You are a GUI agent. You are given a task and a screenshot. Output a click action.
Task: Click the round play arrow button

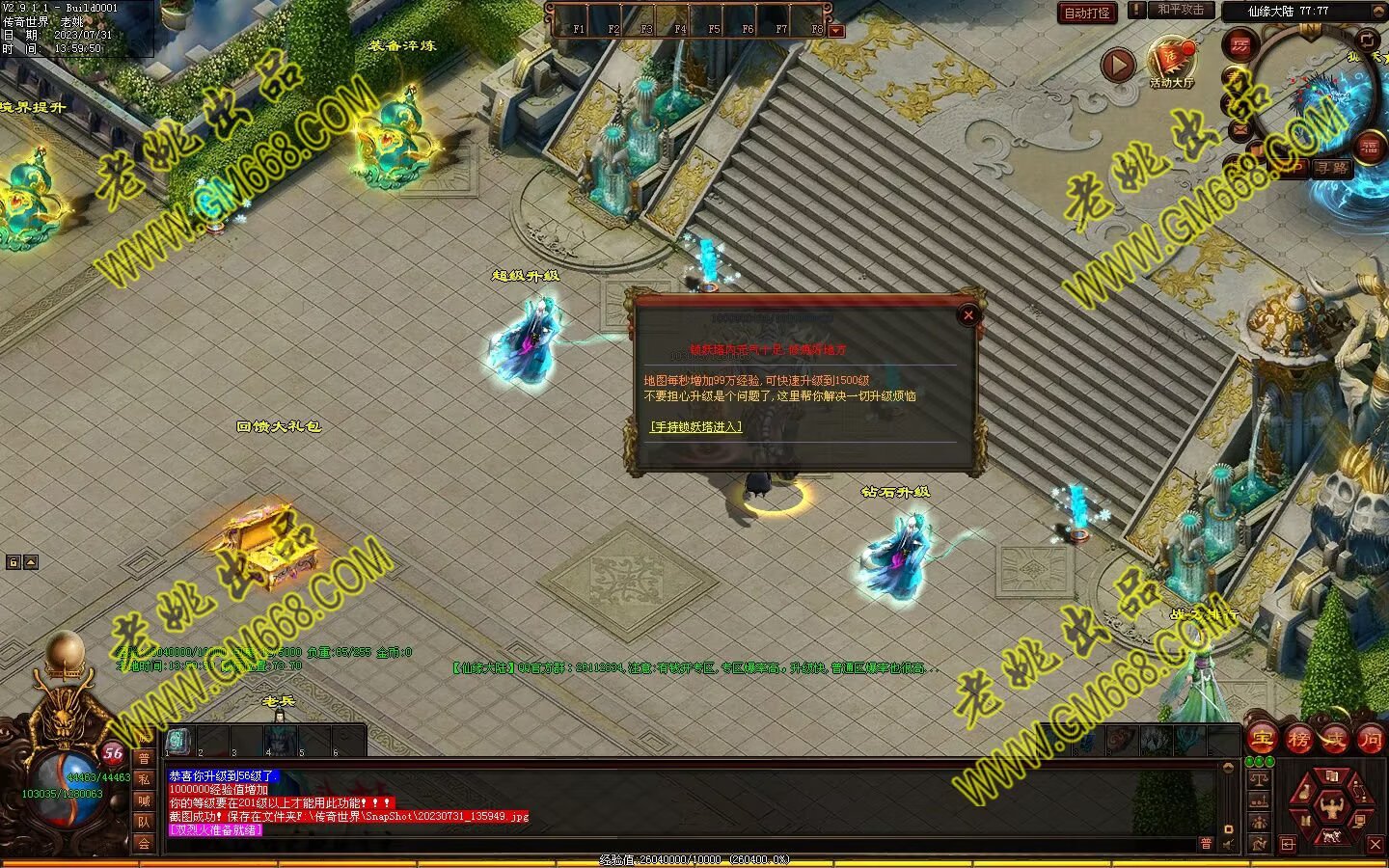1118,65
